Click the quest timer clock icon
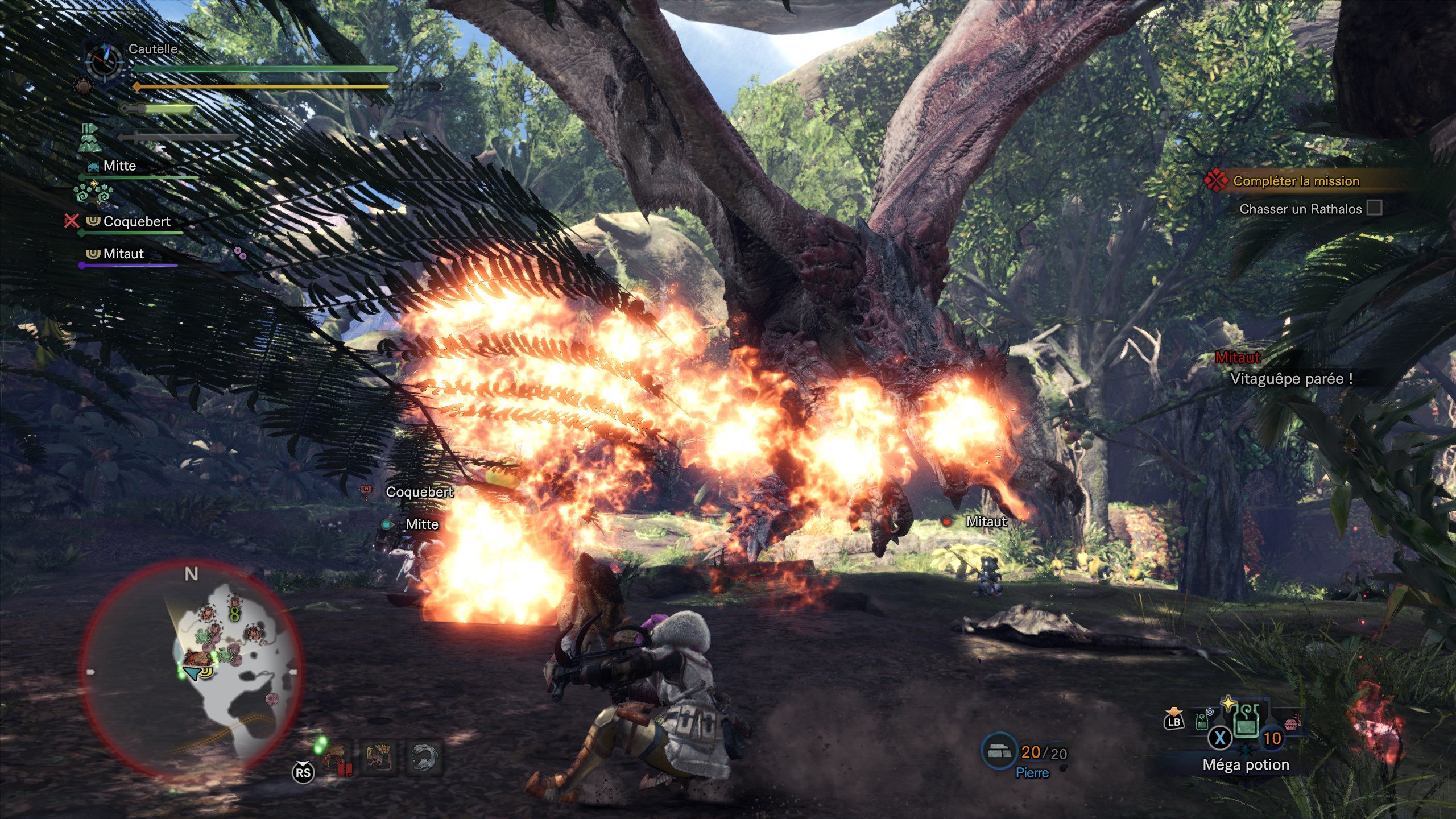1456x819 pixels. tap(104, 61)
